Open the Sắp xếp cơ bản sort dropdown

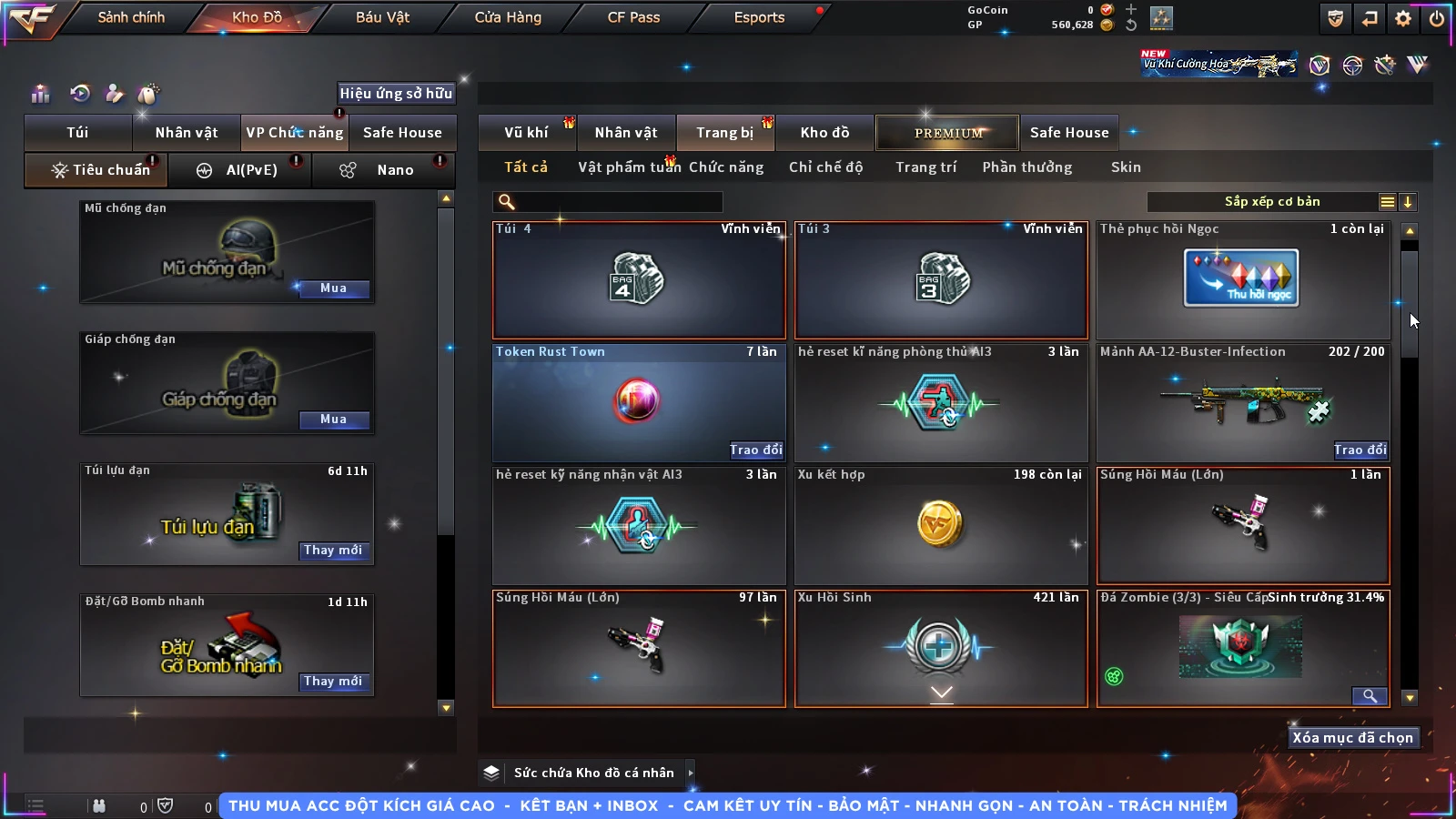(1272, 202)
